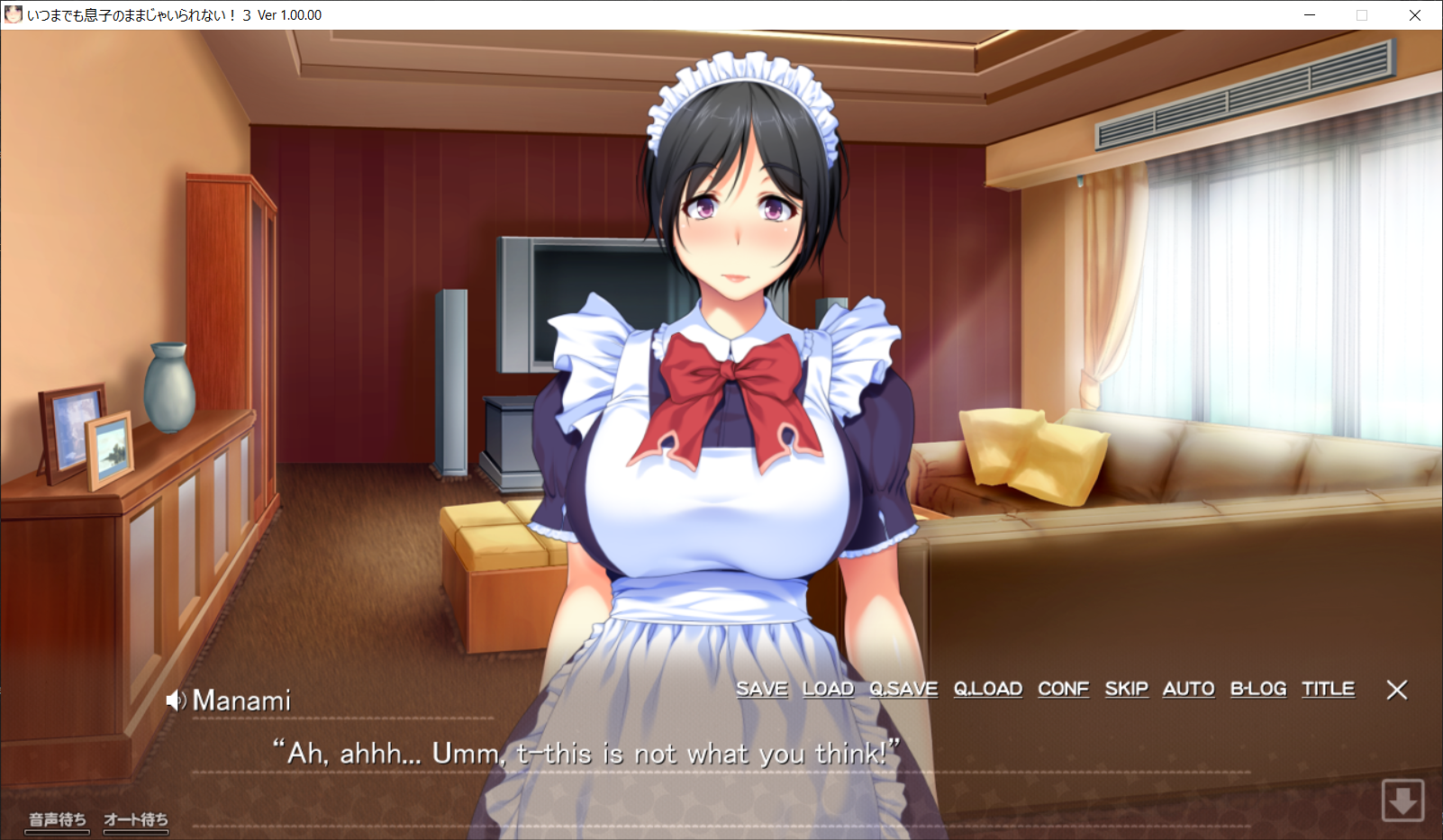Open the SAVE menu
This screenshot has height=840, width=1443.
click(x=761, y=689)
